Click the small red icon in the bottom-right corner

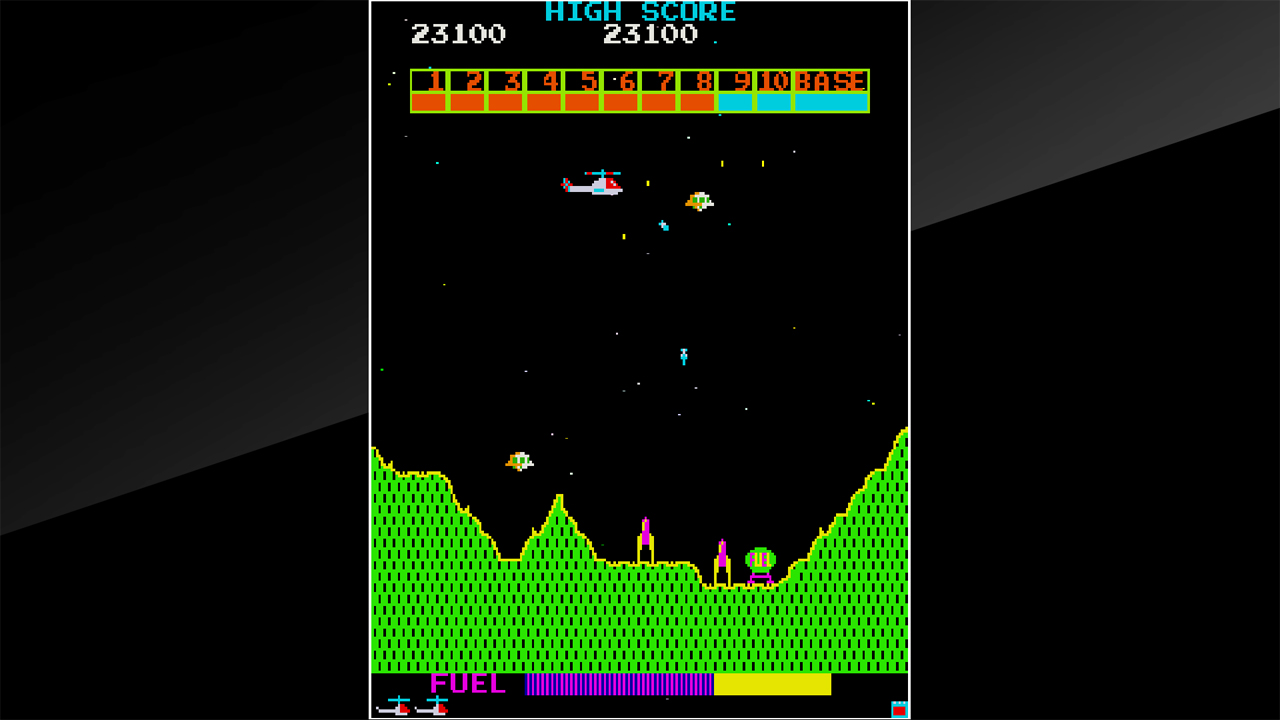click(x=899, y=707)
